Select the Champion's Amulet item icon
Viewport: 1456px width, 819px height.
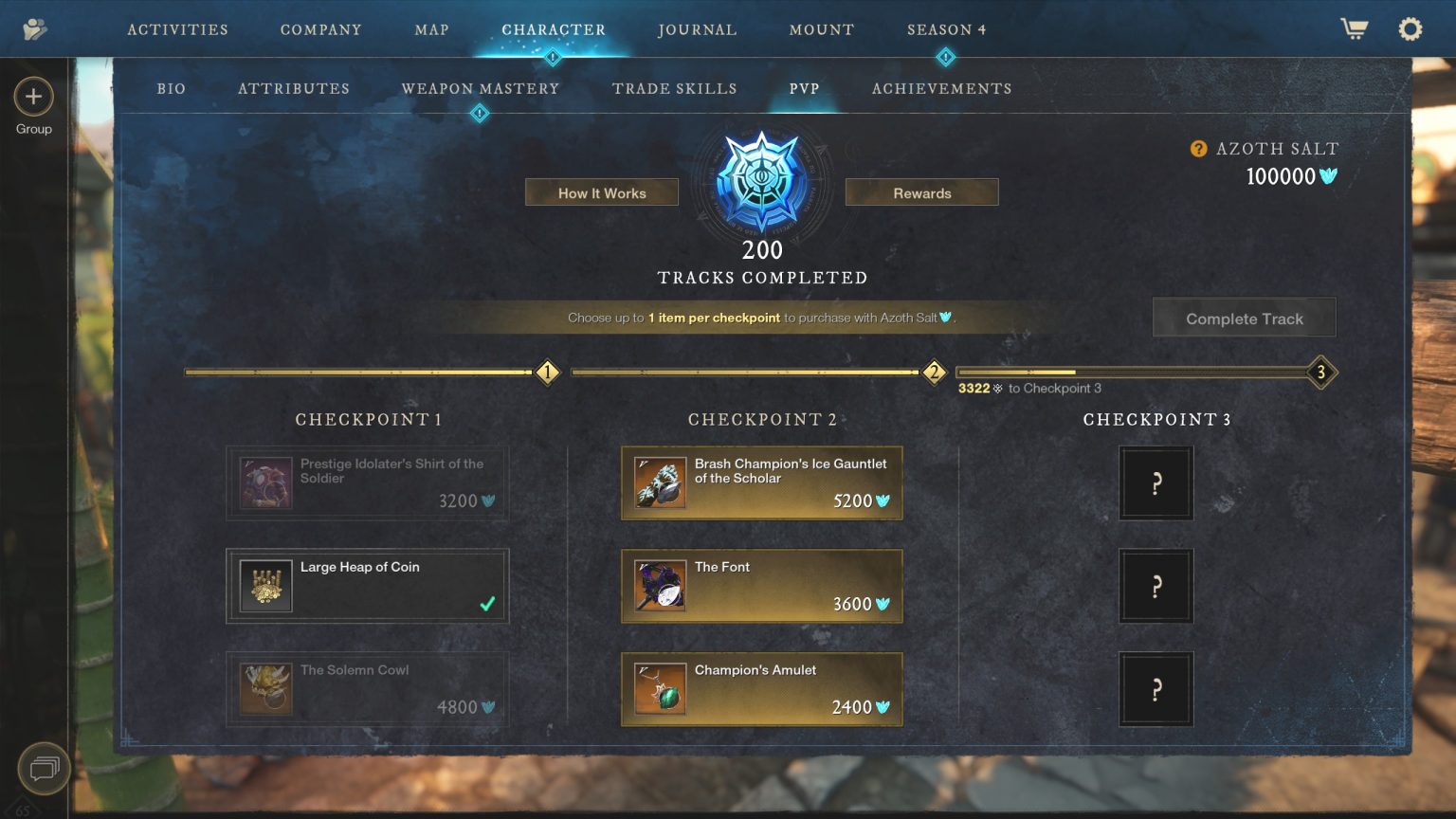click(659, 688)
